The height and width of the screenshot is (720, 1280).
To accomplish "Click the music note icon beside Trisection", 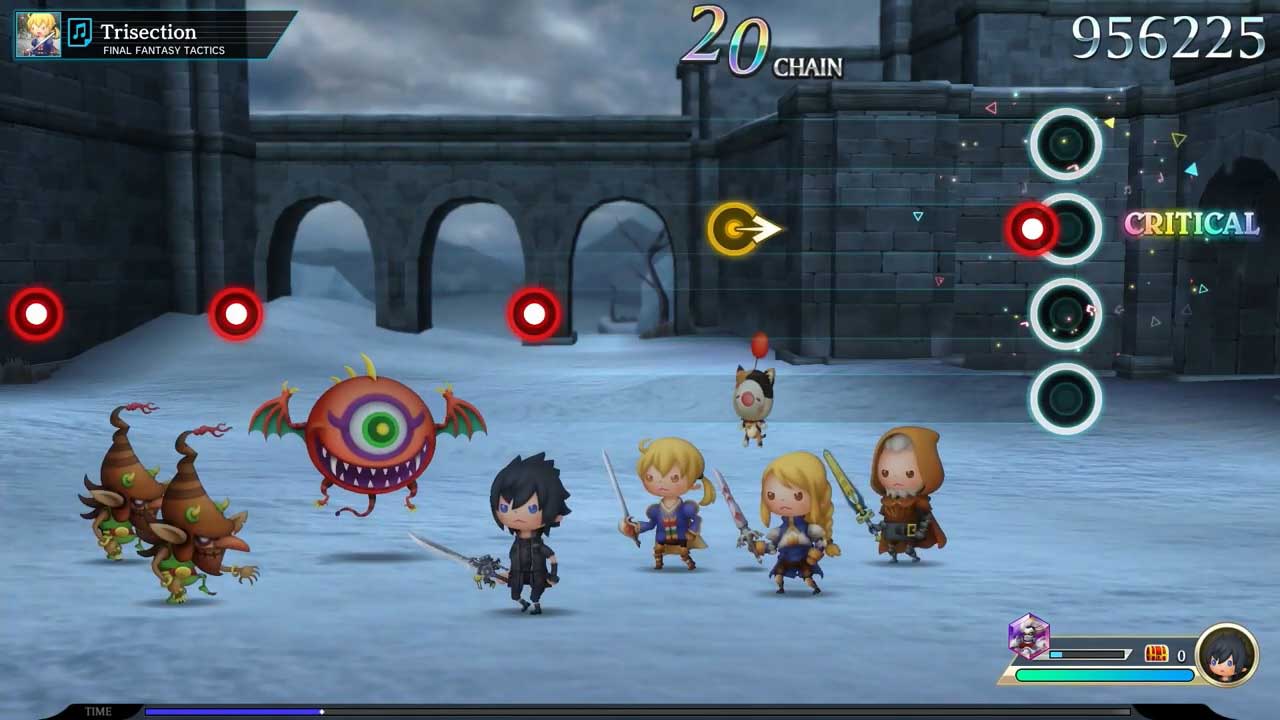I will click(79, 32).
